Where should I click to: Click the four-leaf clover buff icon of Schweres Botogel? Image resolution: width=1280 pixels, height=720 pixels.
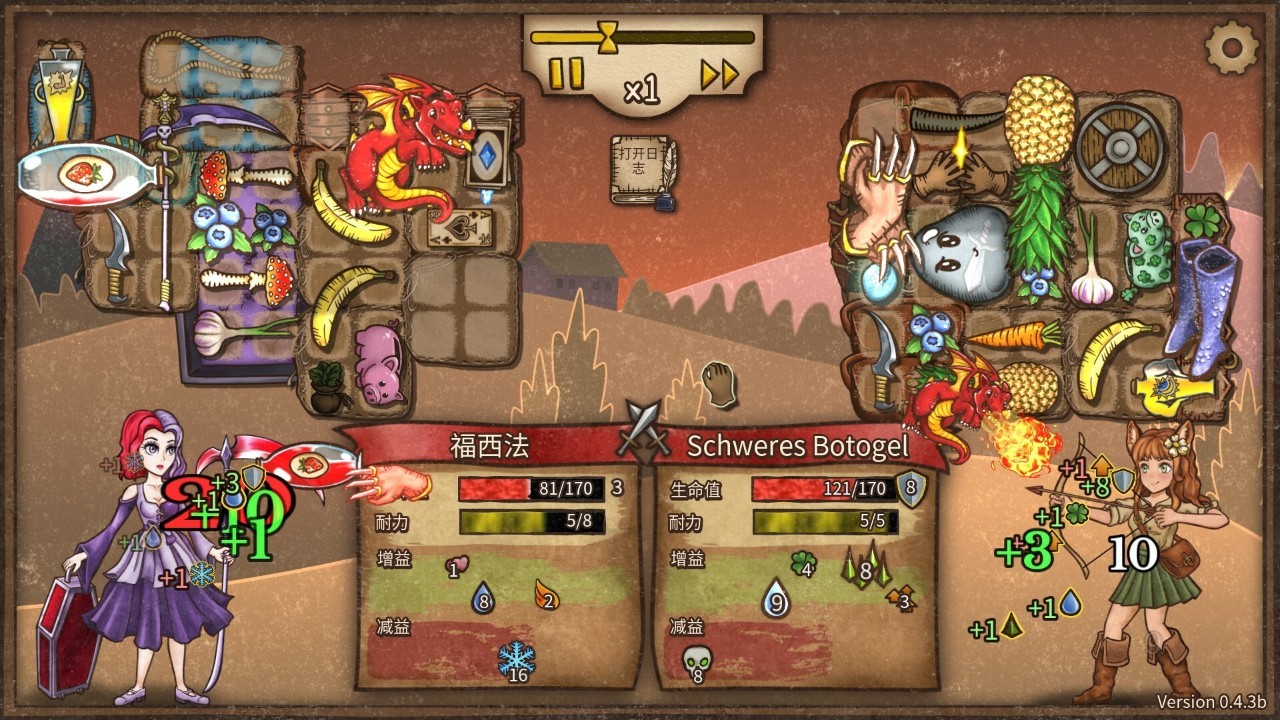click(x=805, y=563)
